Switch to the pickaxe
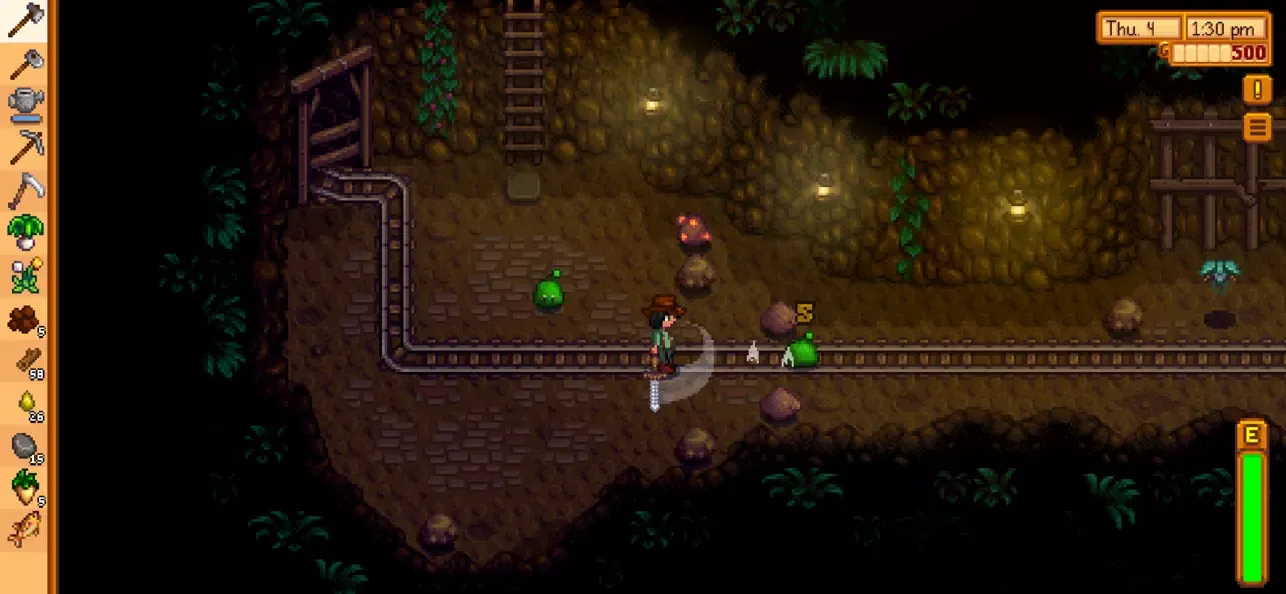This screenshot has height=594, width=1286. coord(26,148)
